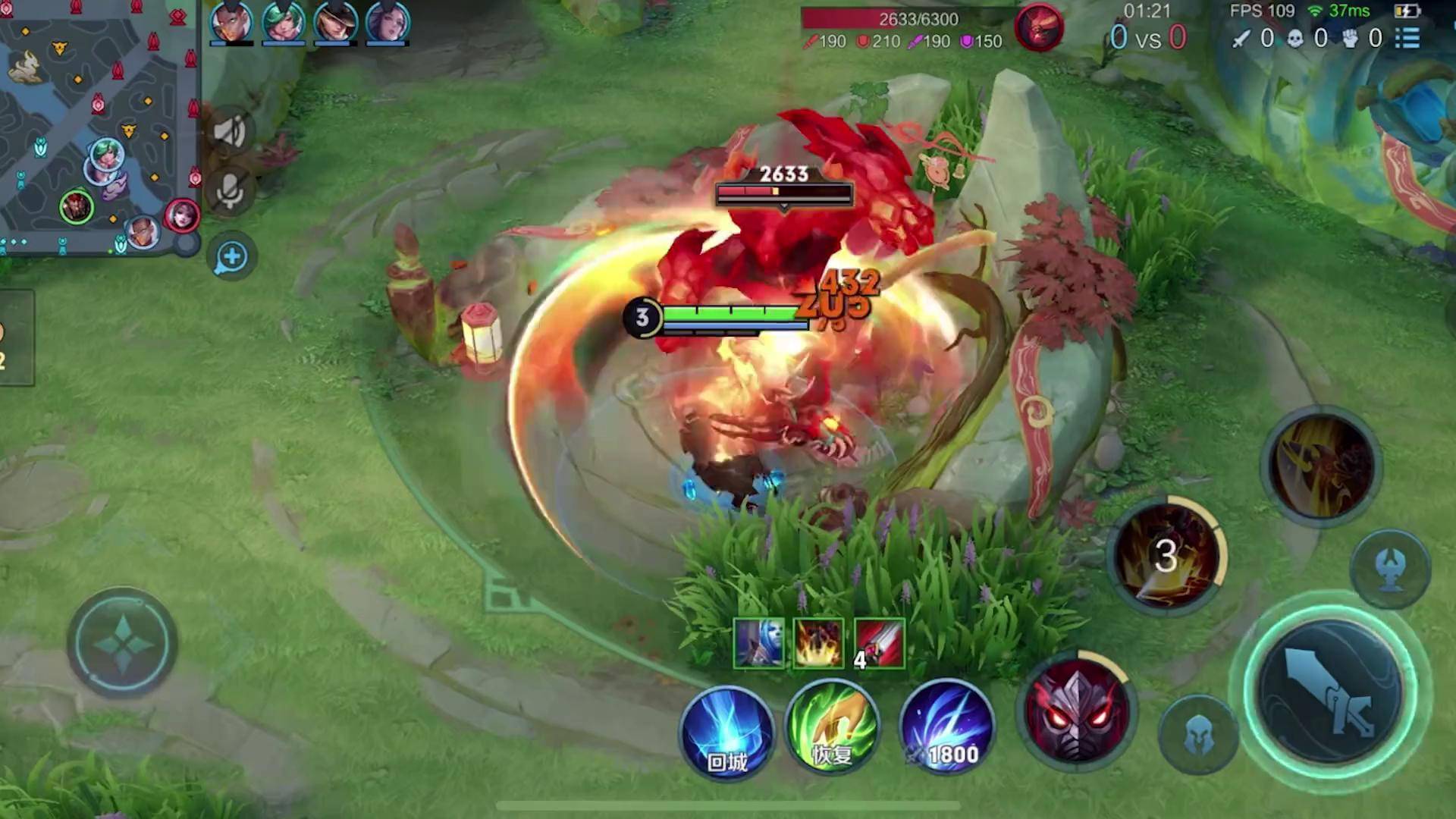1456x819 pixels.
Task: Open the minimap
Action: coord(99,125)
